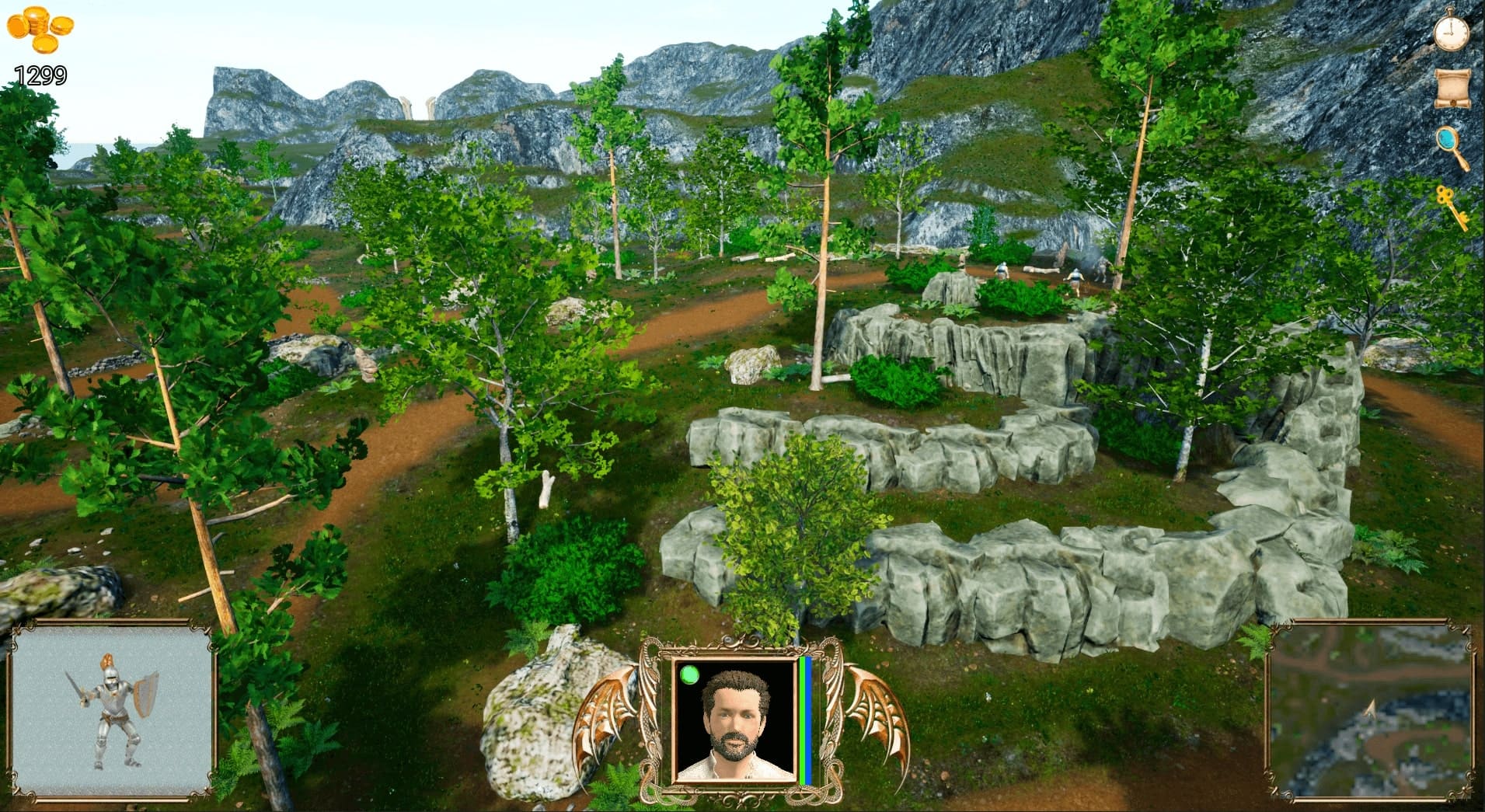Click the gold coins stack icon

pos(40,30)
